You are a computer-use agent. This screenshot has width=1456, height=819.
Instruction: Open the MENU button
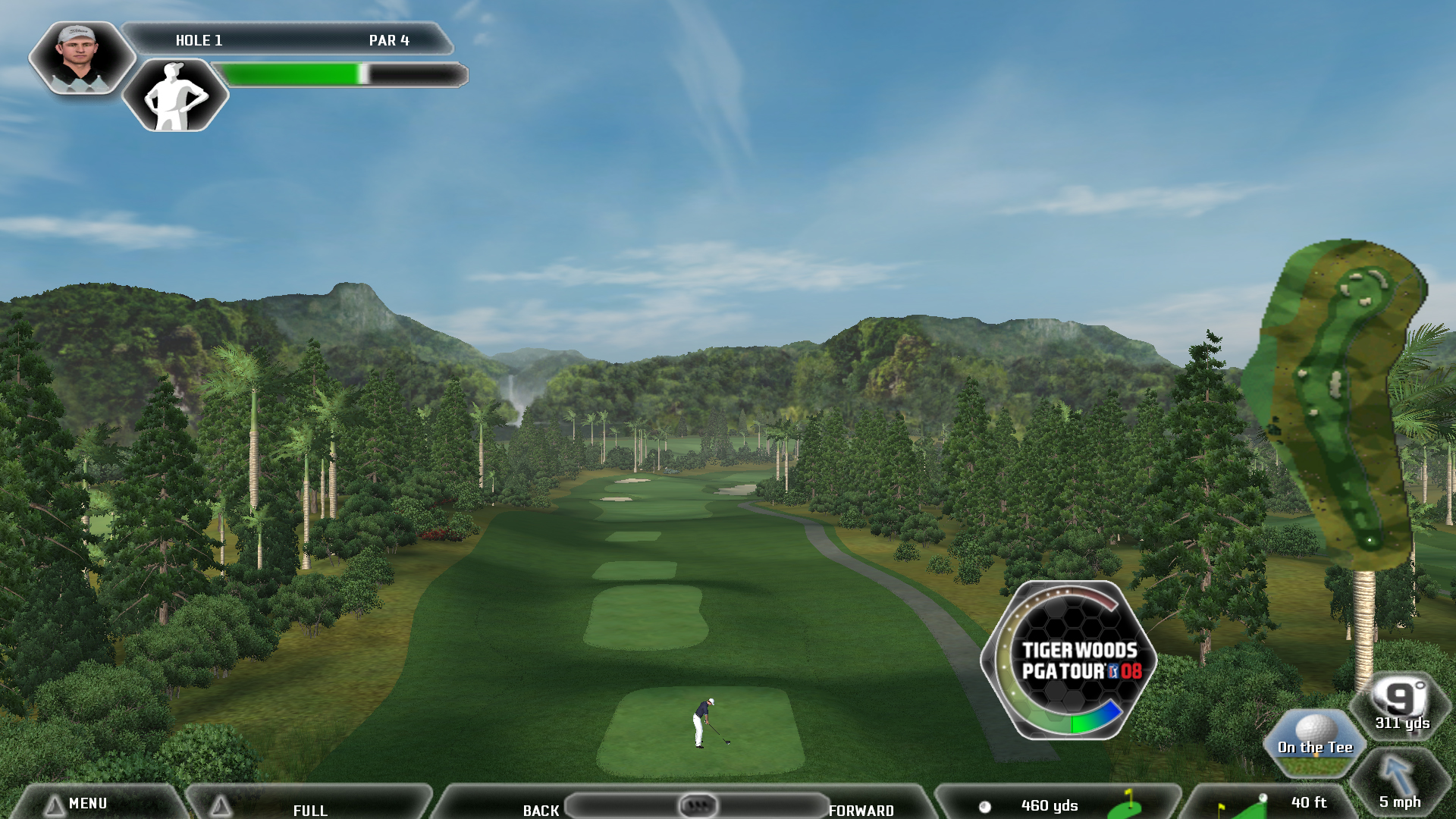pyautogui.click(x=87, y=803)
